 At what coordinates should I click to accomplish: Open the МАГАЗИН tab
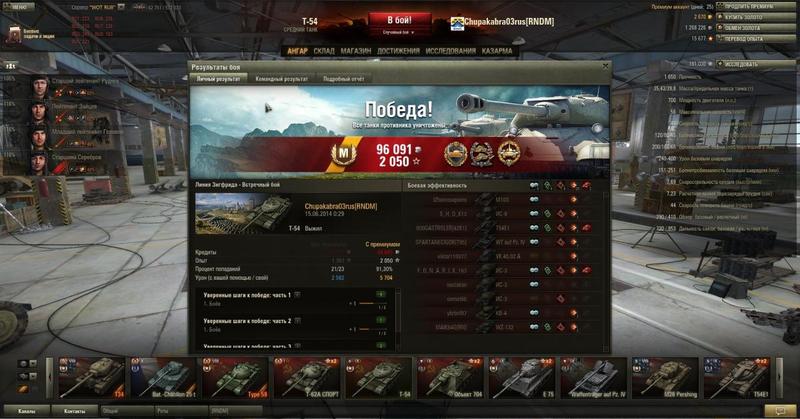pos(356,50)
